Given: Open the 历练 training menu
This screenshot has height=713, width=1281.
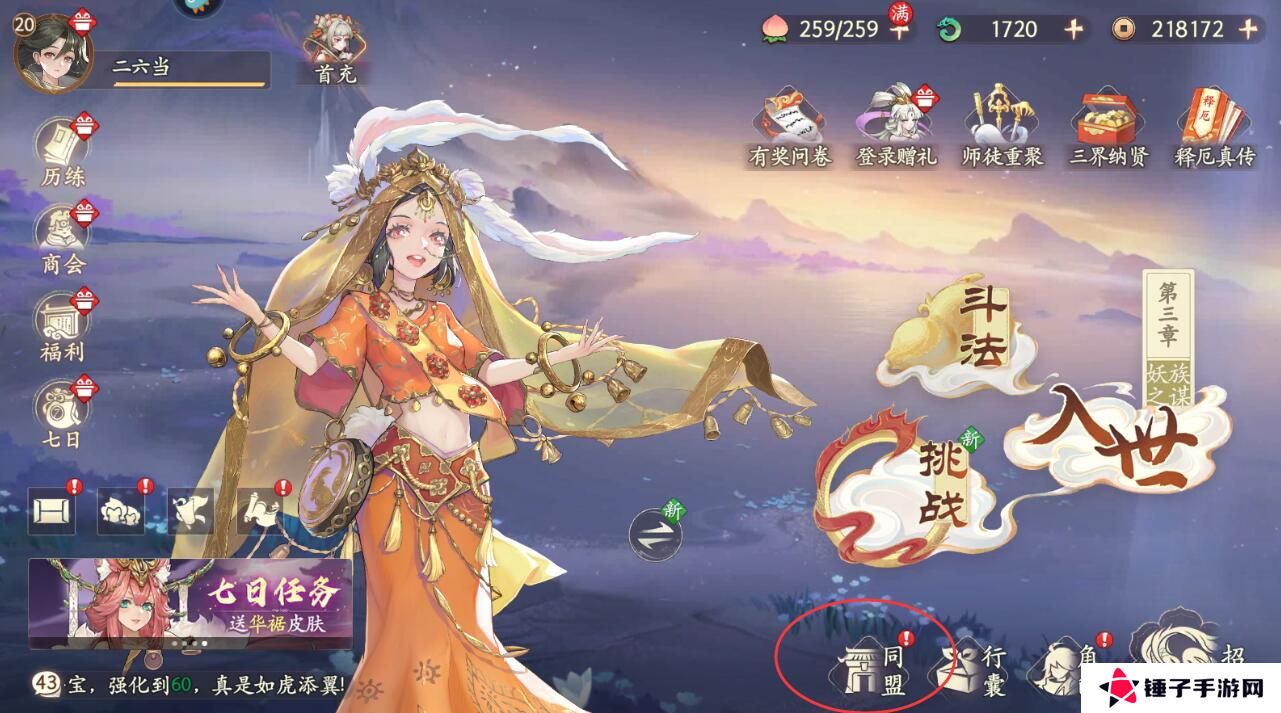Looking at the screenshot, I should (x=63, y=152).
